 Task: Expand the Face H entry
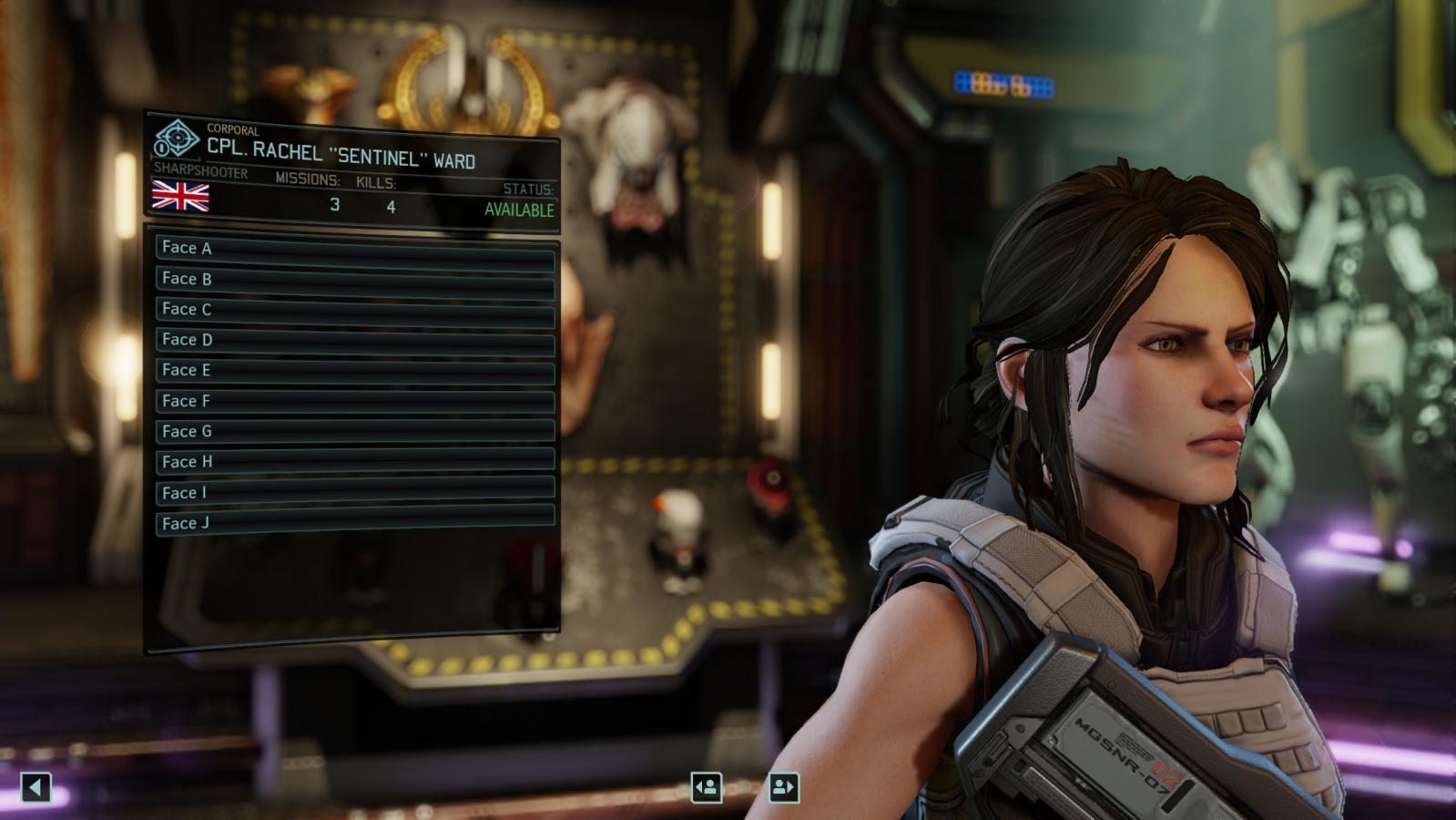coord(355,462)
